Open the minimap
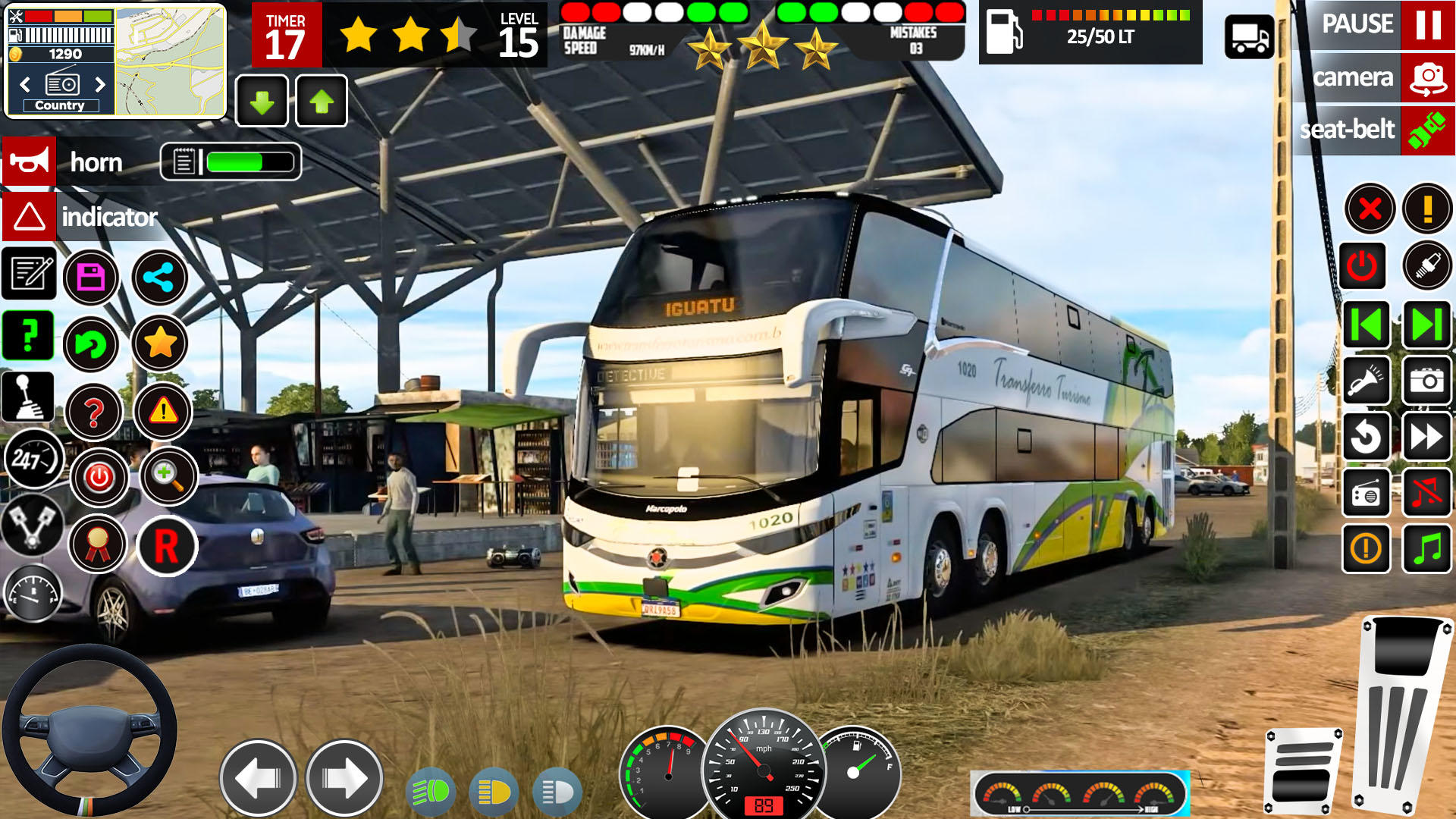Image resolution: width=1456 pixels, height=819 pixels. pyautogui.click(x=170, y=61)
